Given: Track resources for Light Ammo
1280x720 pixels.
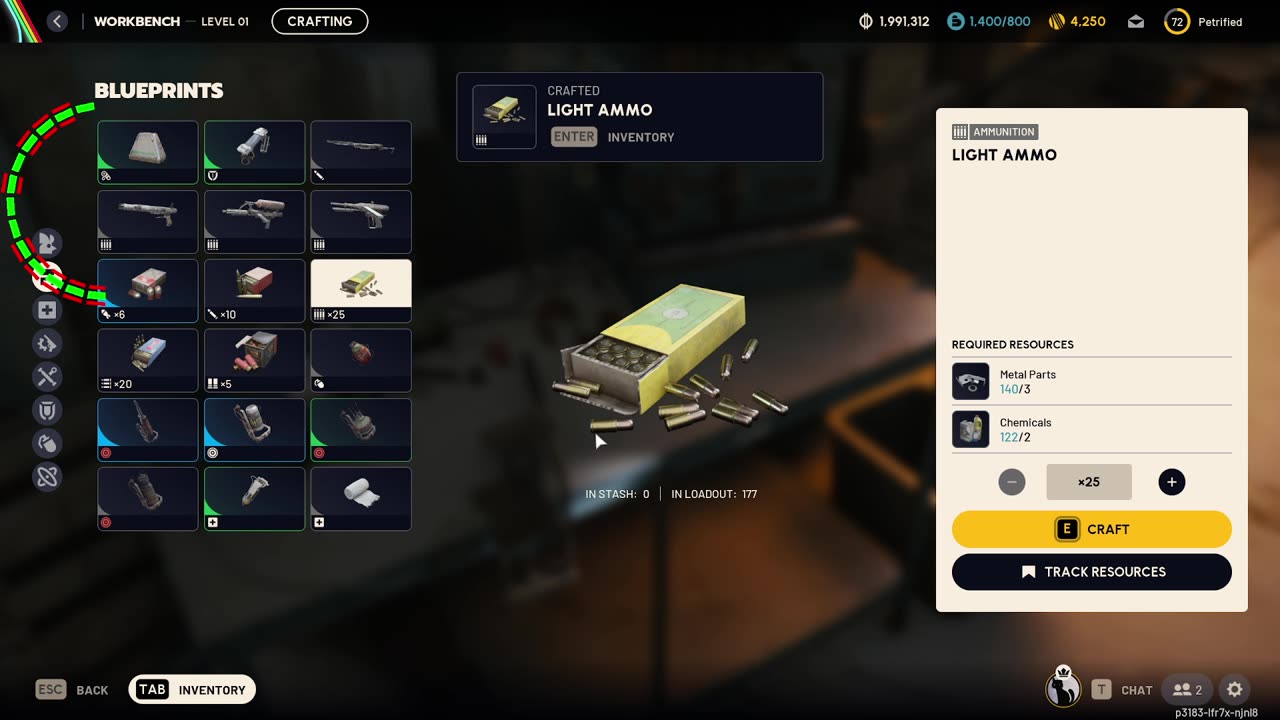Looking at the screenshot, I should 1091,572.
